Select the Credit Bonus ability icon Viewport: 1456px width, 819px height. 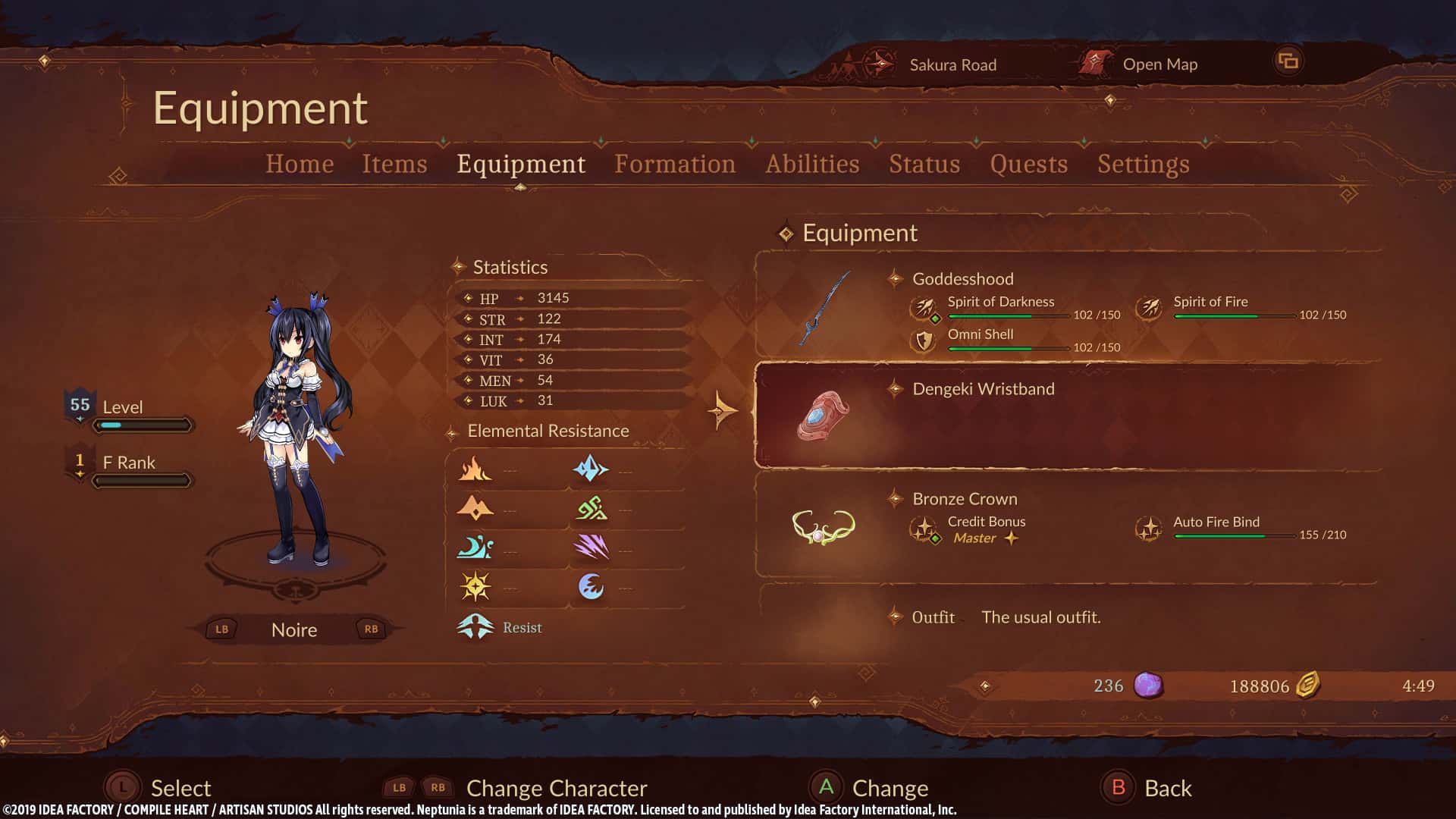tap(924, 529)
